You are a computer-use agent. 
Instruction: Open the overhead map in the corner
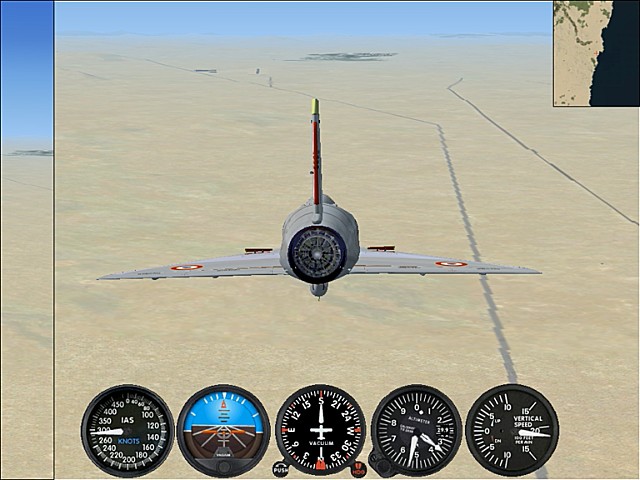(596, 53)
